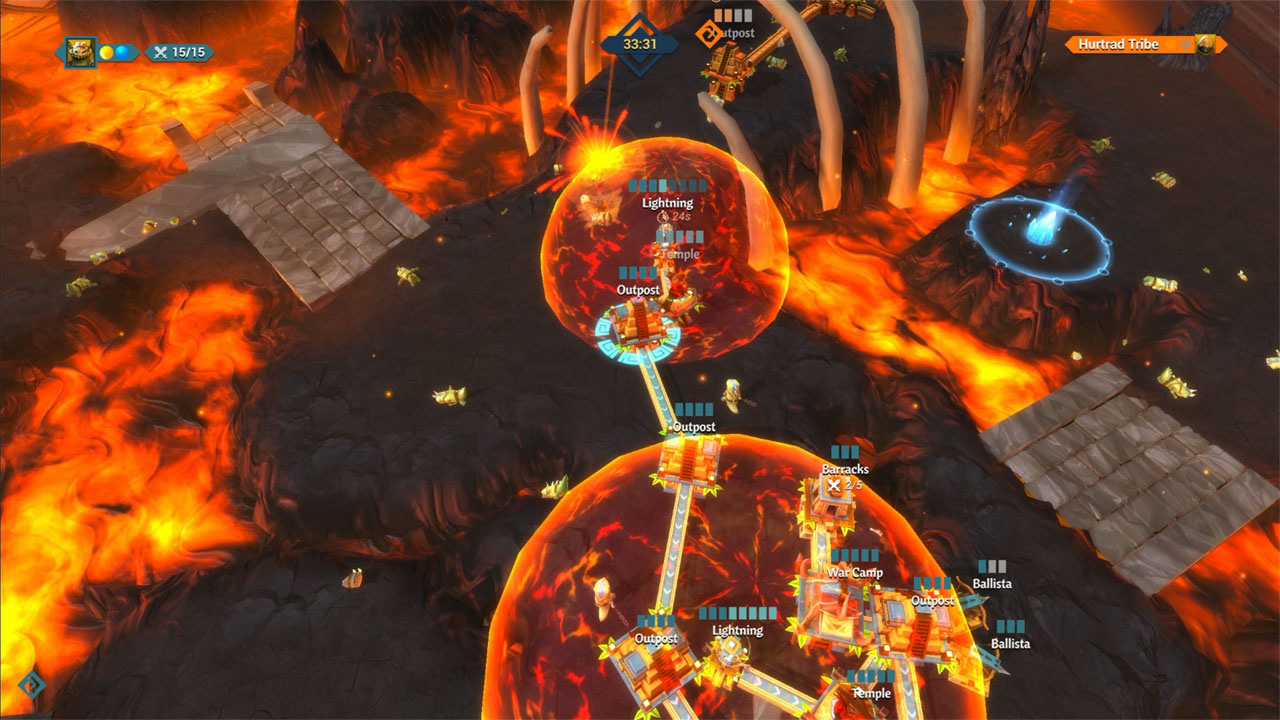1280x720 pixels.
Task: Click the Ballista label on the right side
Action: [994, 582]
